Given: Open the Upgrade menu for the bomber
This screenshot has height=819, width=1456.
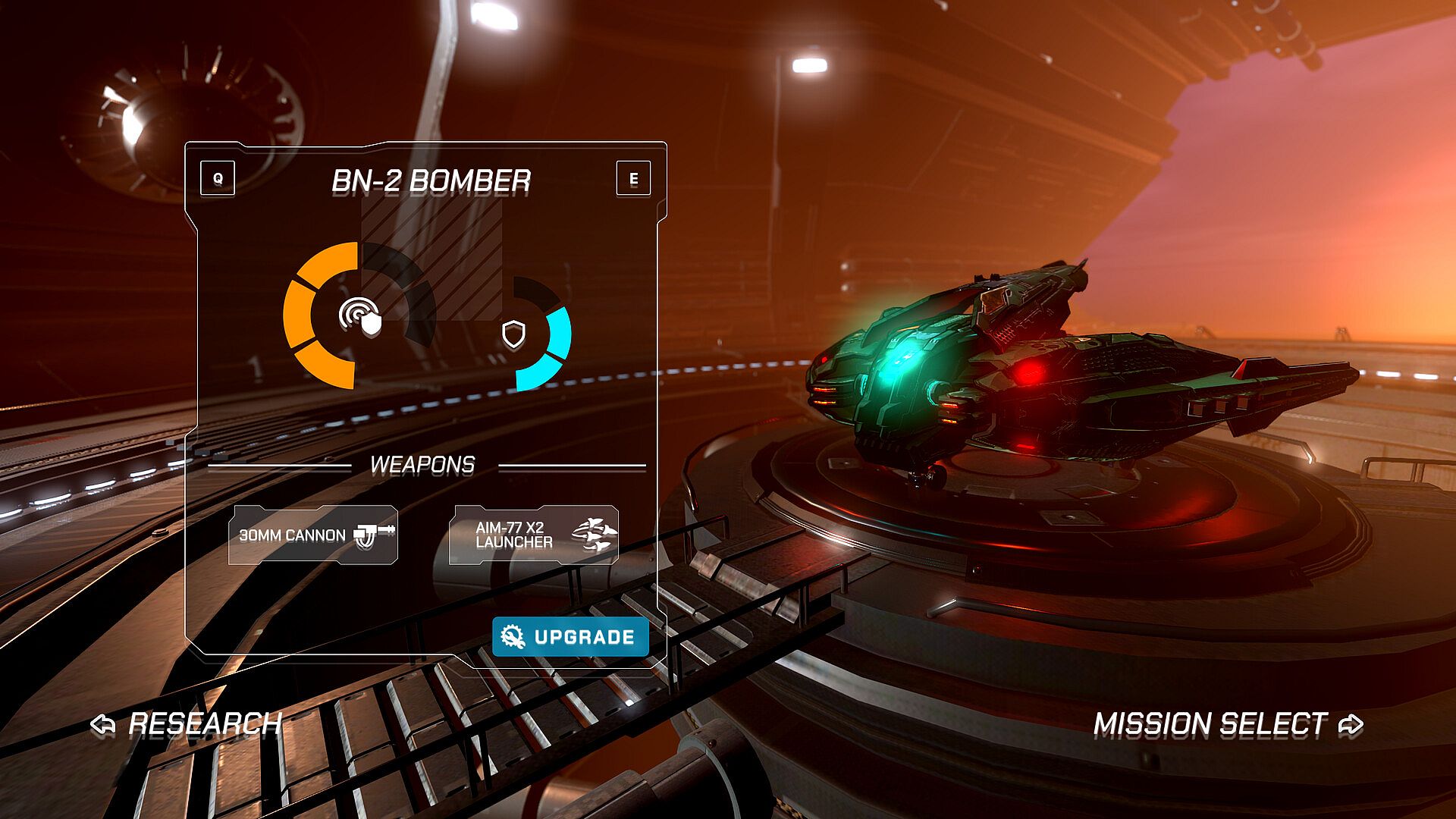Looking at the screenshot, I should click(x=570, y=636).
